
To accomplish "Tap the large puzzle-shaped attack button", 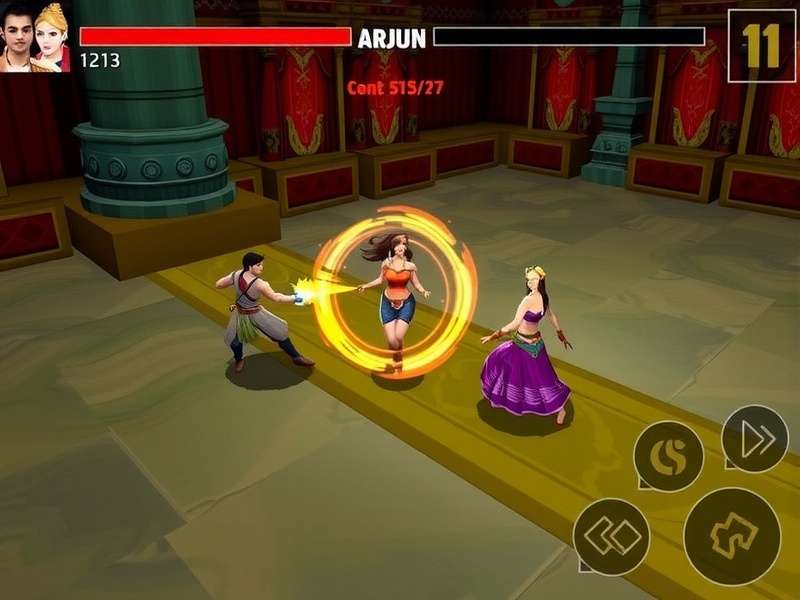I will point(732,536).
